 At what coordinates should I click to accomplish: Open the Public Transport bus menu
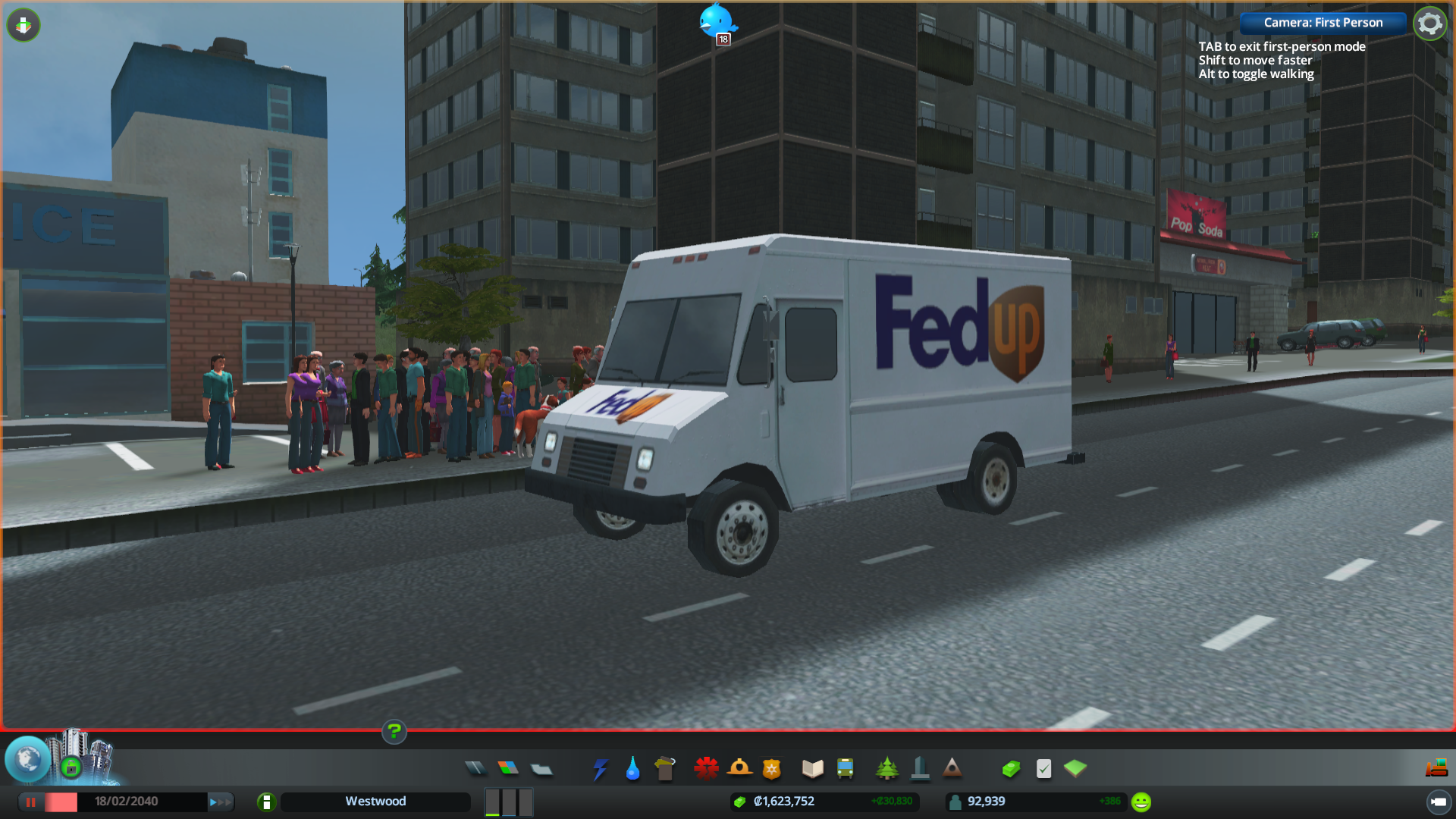click(x=846, y=769)
